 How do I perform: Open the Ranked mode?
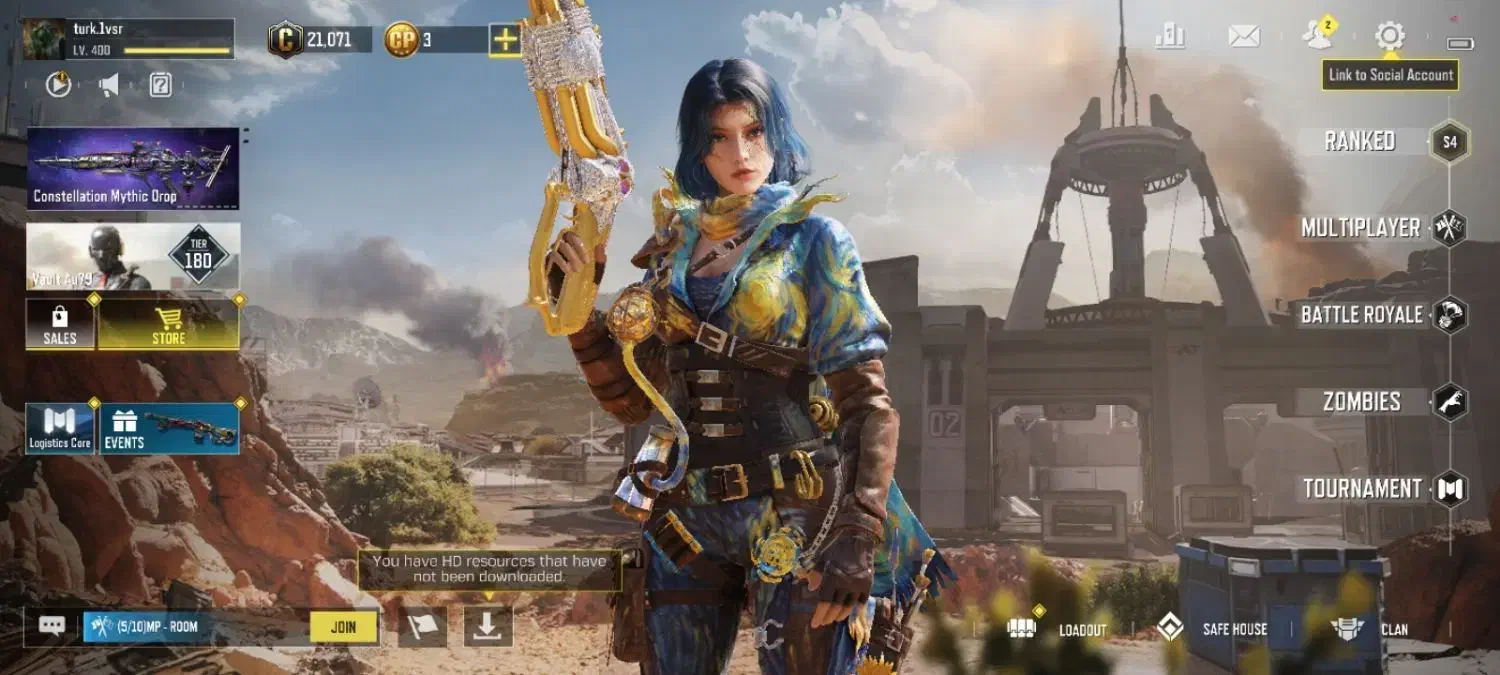pyautogui.click(x=1360, y=141)
